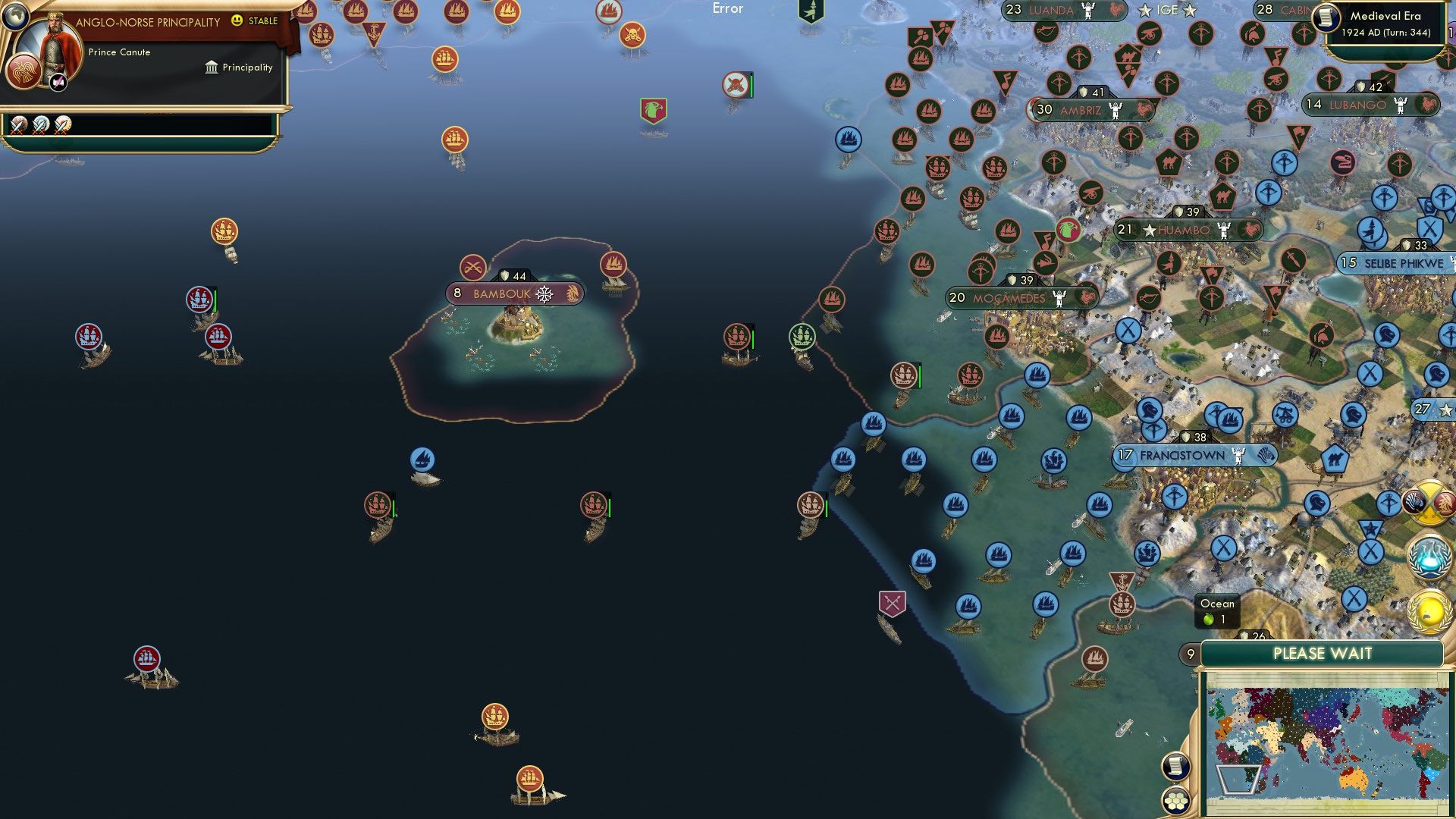Toggle the hex grid overlay below the minimap
The image size is (1456, 819).
[x=1175, y=800]
